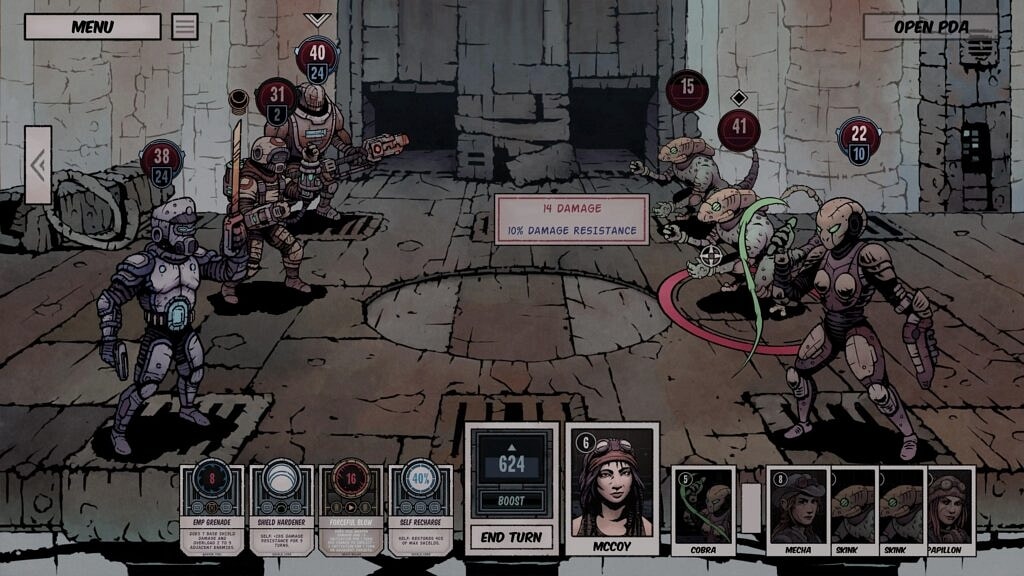Screen dimensions: 1024x576
Task: End the current turn
Action: 511,537
